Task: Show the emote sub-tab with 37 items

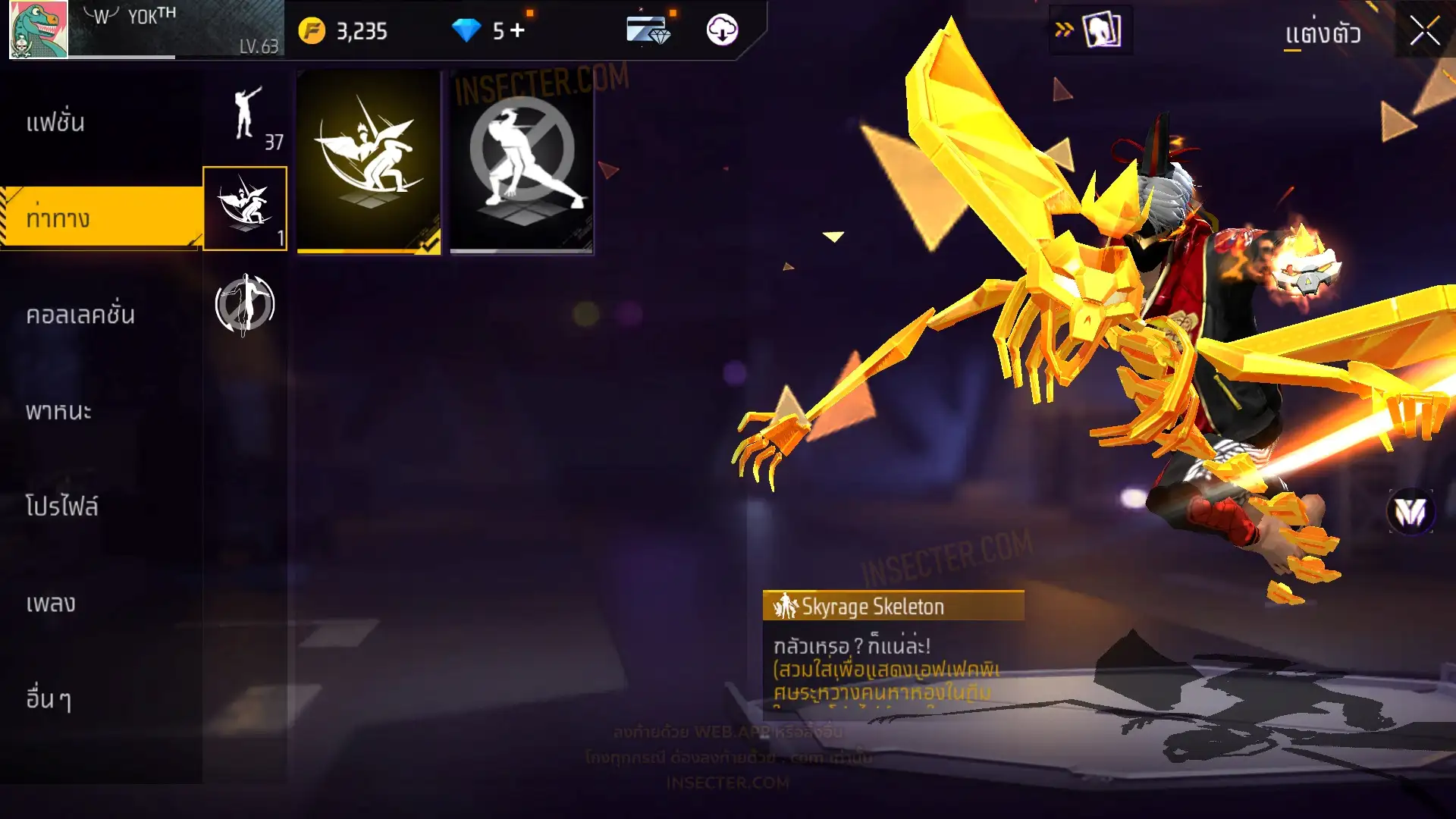Action: coord(246,116)
